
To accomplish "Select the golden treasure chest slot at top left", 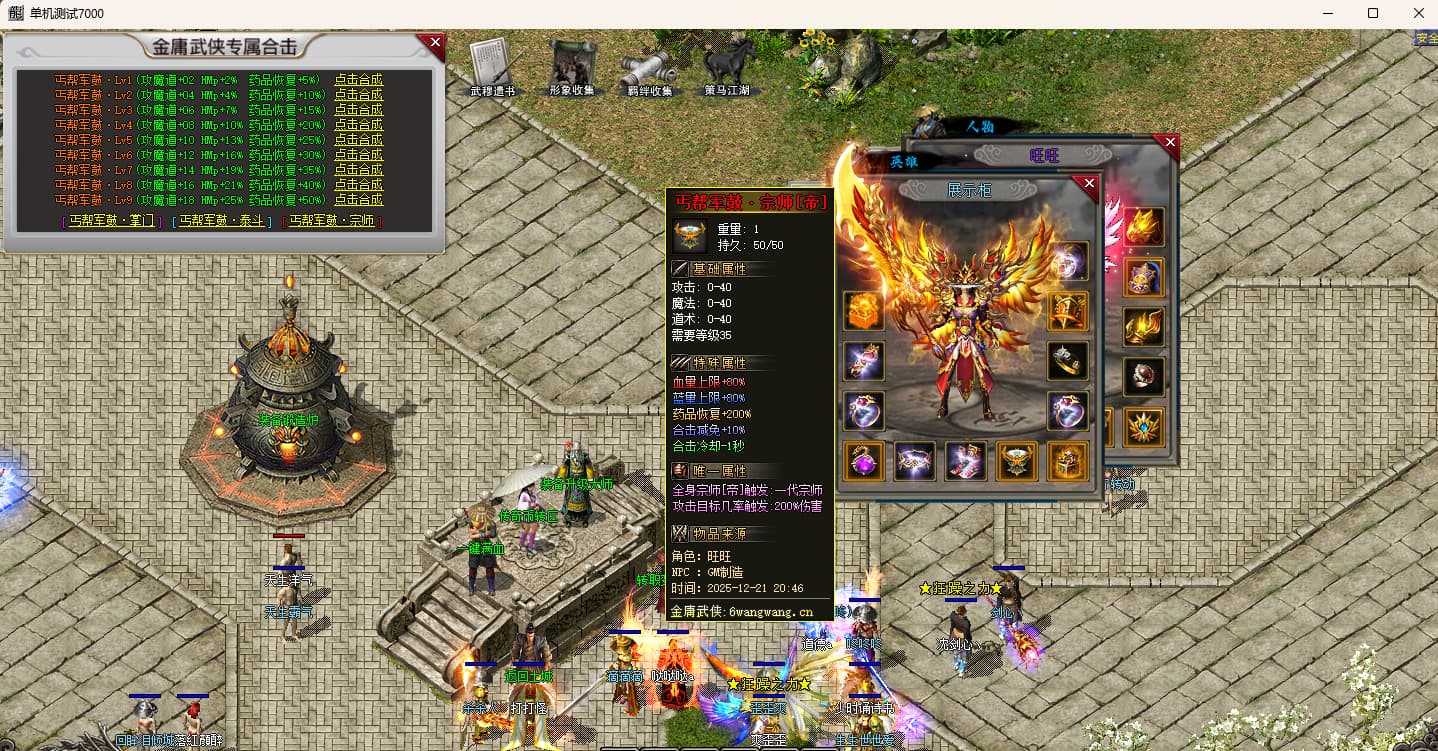I will [864, 311].
